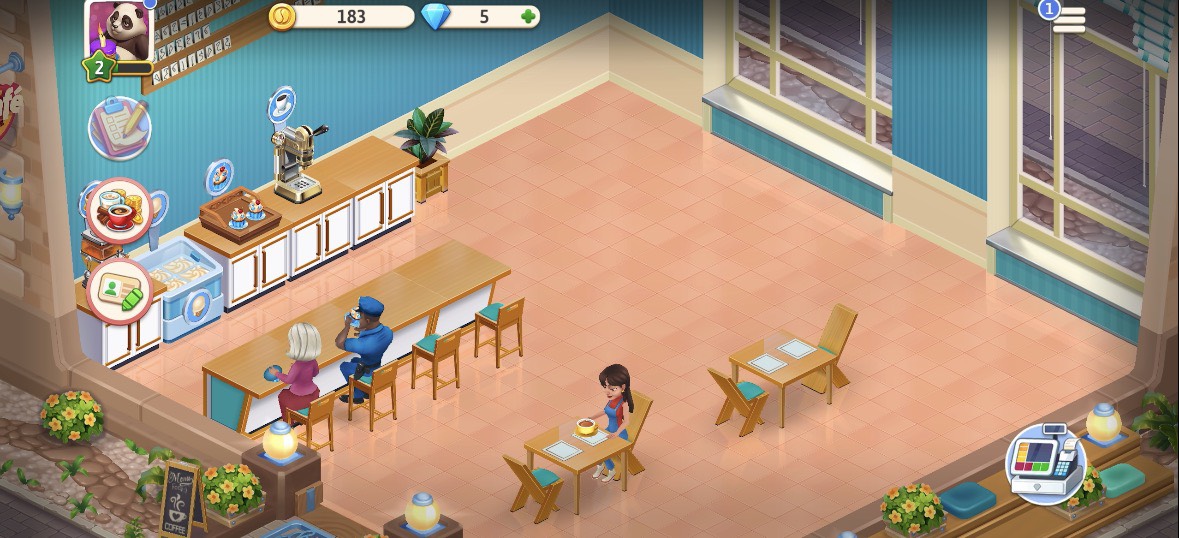
Task: Open the cash register shop button
Action: (1045, 464)
